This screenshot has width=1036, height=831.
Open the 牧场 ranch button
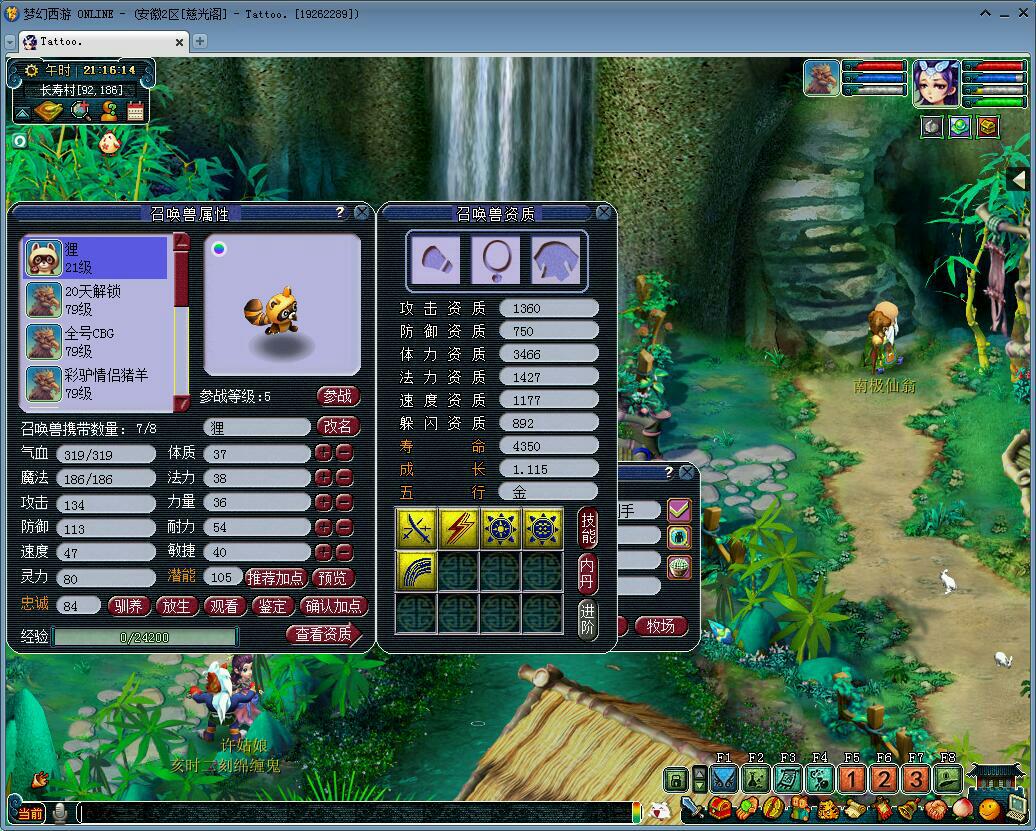coord(661,626)
